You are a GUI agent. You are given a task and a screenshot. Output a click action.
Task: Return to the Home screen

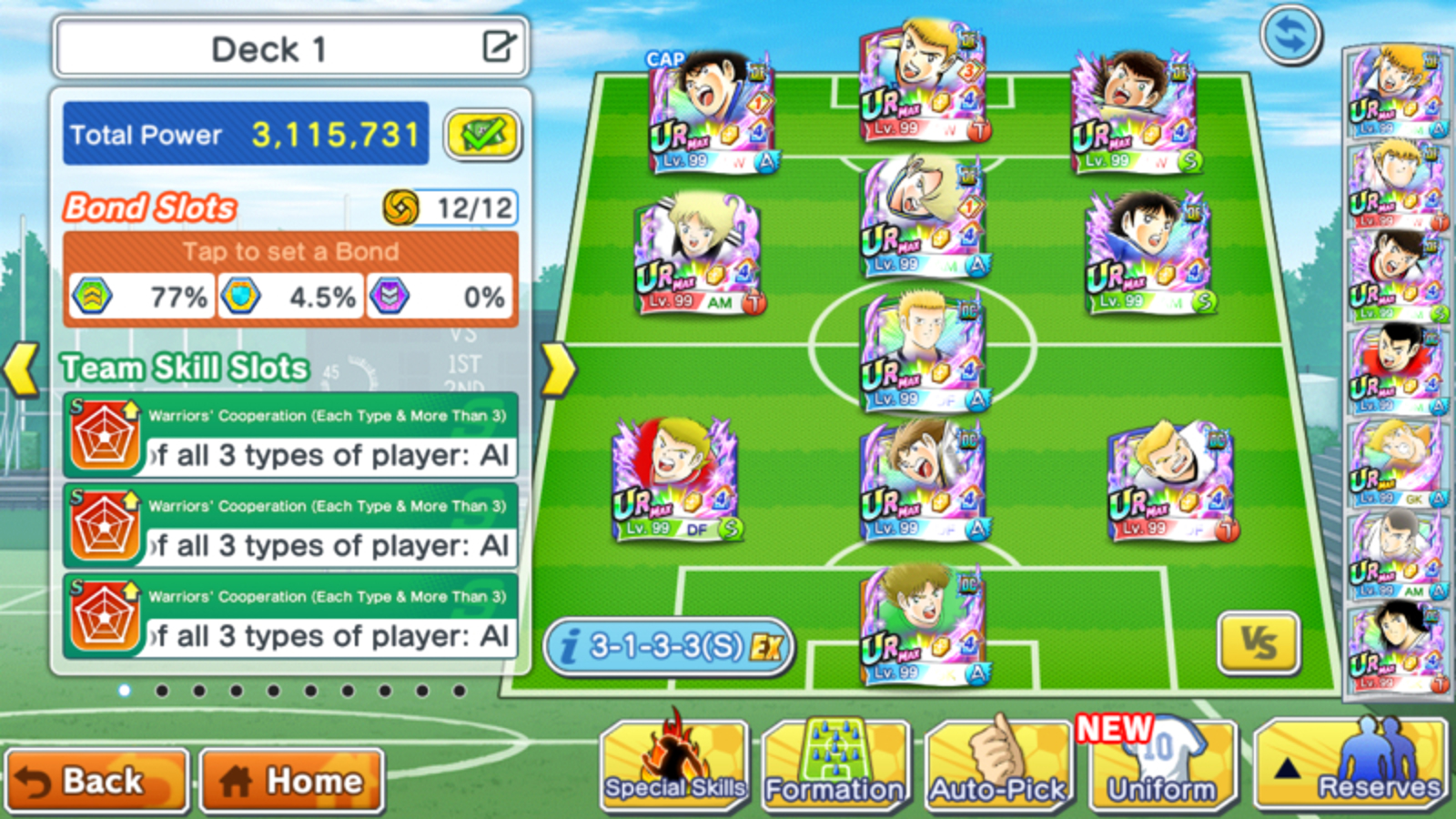(x=291, y=781)
